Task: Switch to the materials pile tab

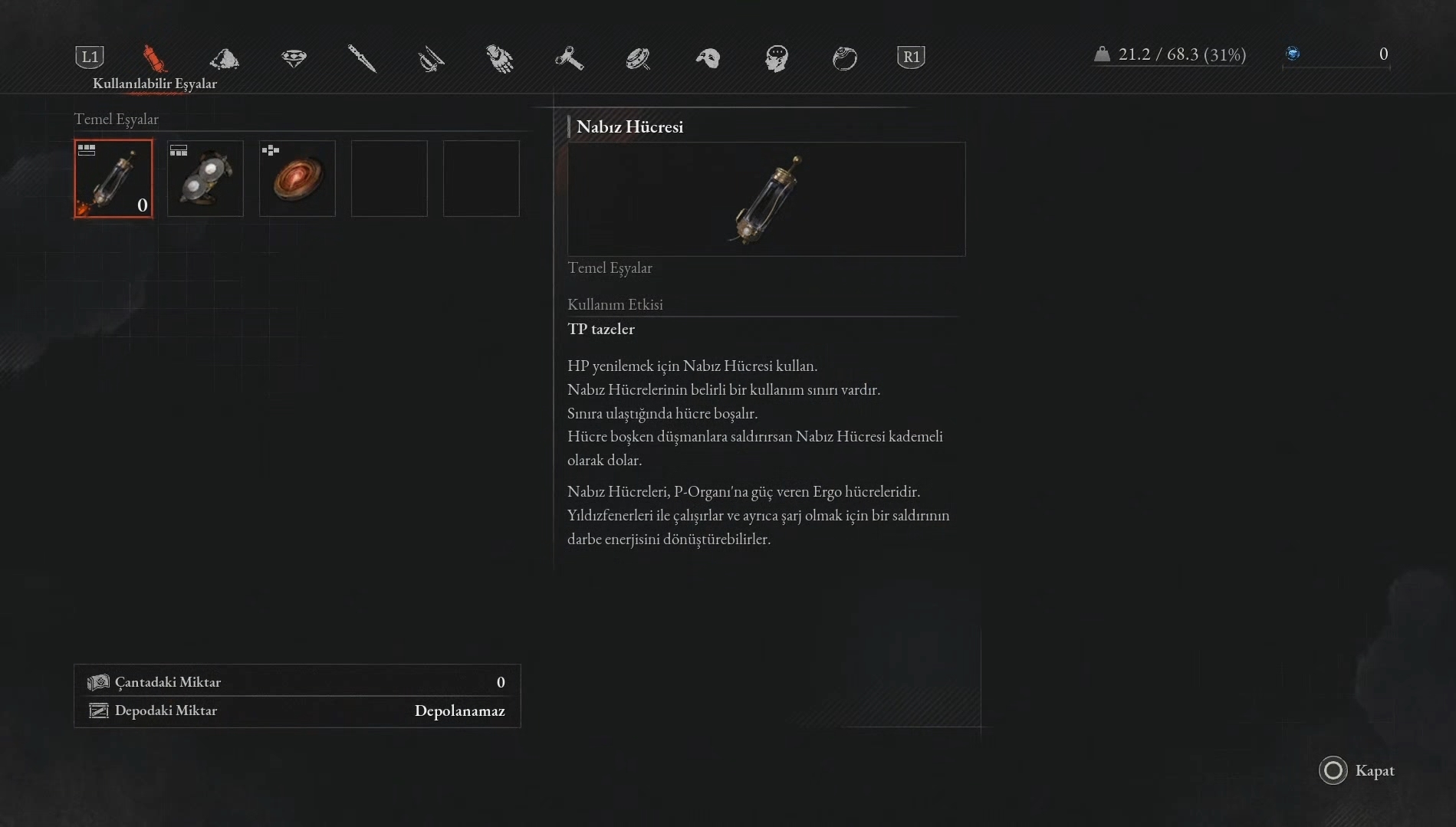Action: (x=224, y=58)
